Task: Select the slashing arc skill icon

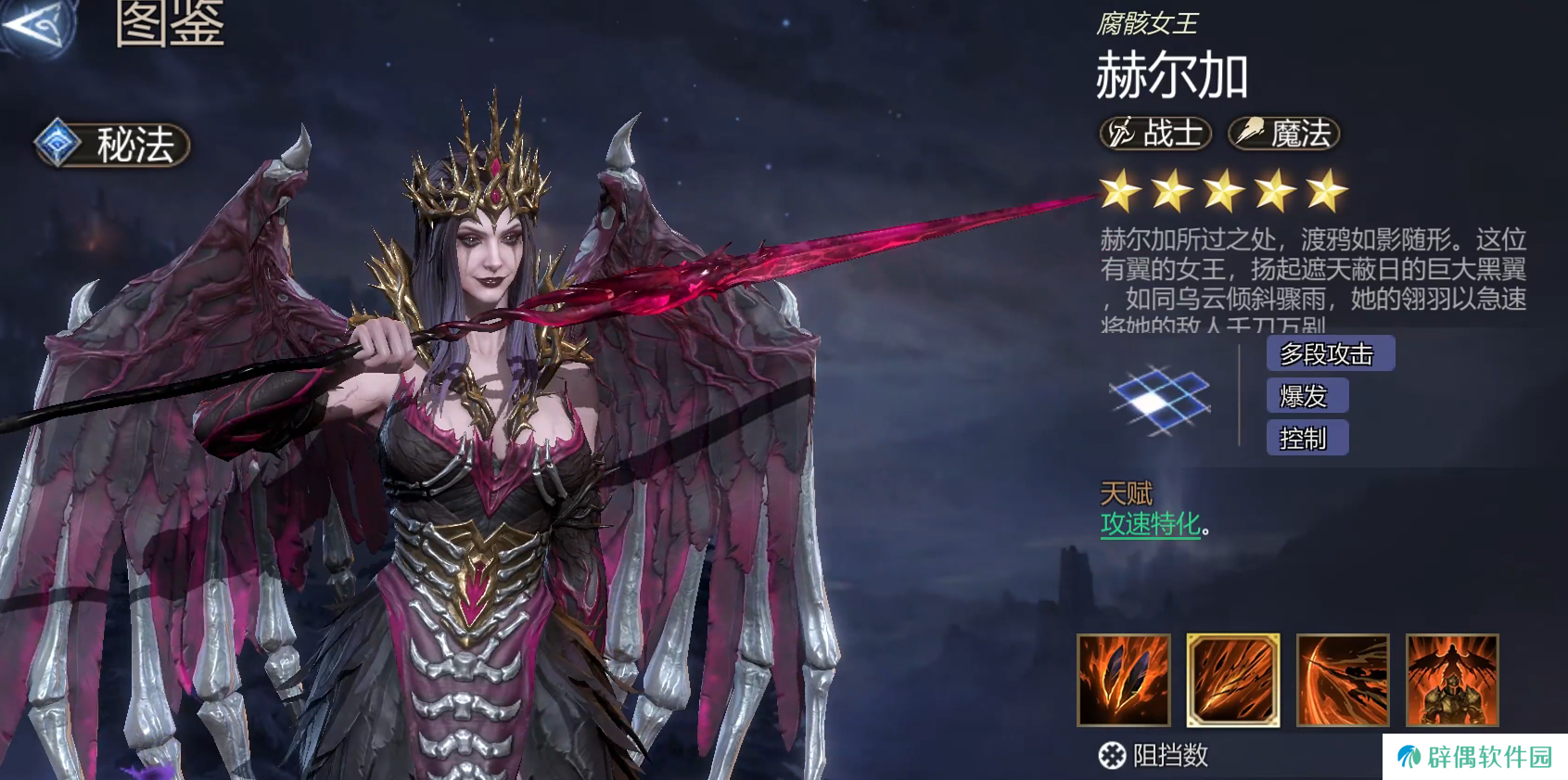Action: (x=1343, y=680)
